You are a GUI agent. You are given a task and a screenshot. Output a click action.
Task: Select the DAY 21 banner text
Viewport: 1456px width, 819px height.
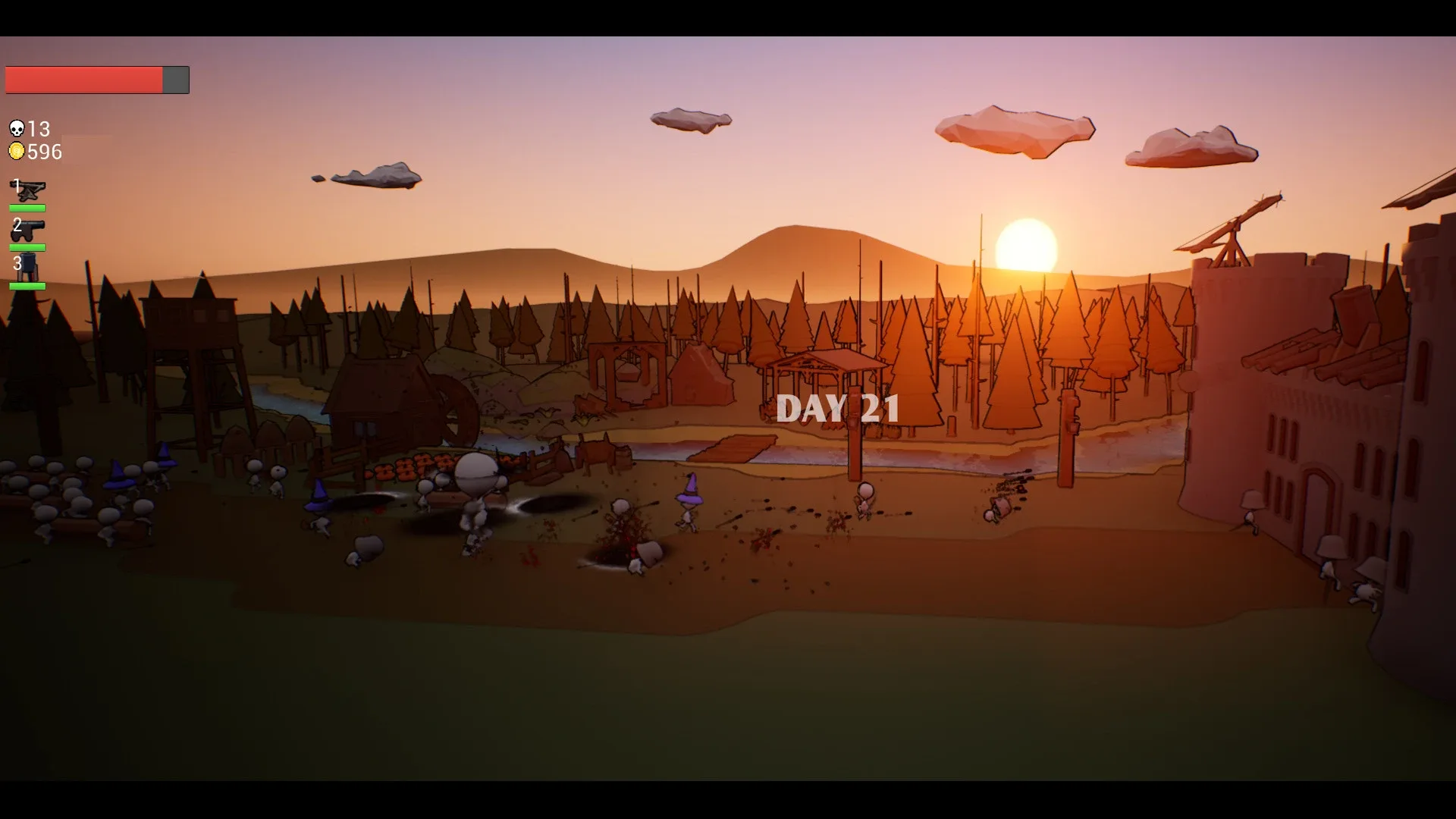838,408
